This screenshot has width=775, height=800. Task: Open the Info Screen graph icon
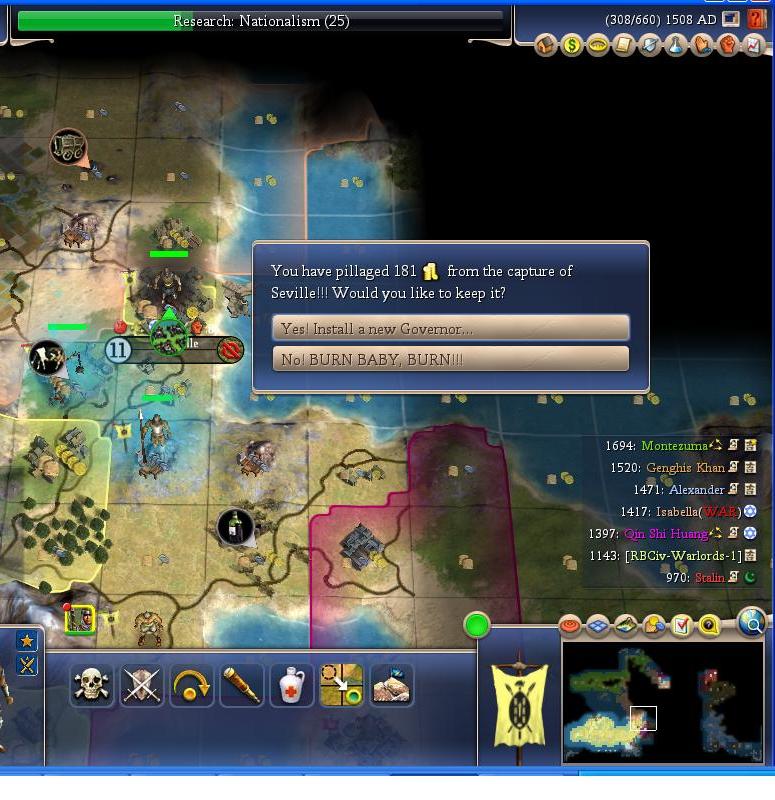754,45
